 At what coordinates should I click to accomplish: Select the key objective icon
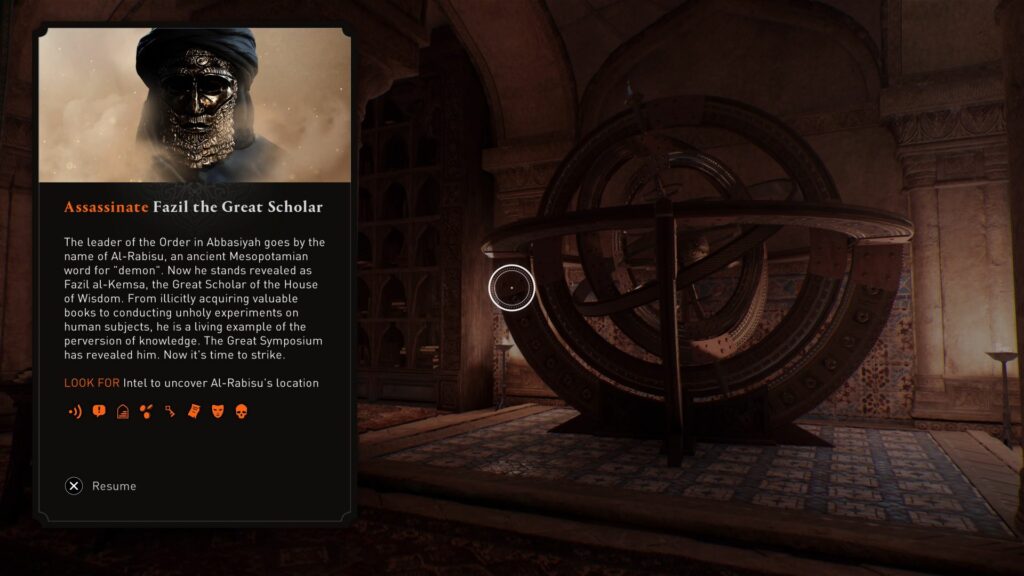tap(170, 411)
